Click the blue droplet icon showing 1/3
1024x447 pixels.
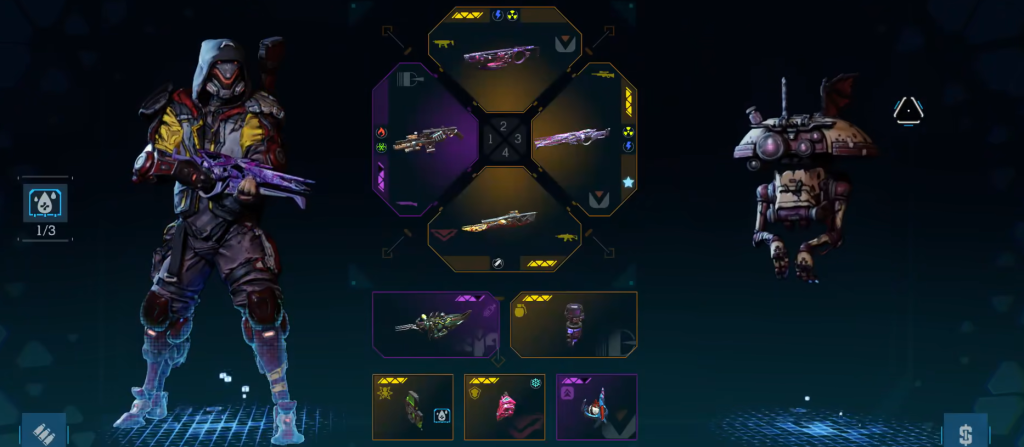point(45,202)
